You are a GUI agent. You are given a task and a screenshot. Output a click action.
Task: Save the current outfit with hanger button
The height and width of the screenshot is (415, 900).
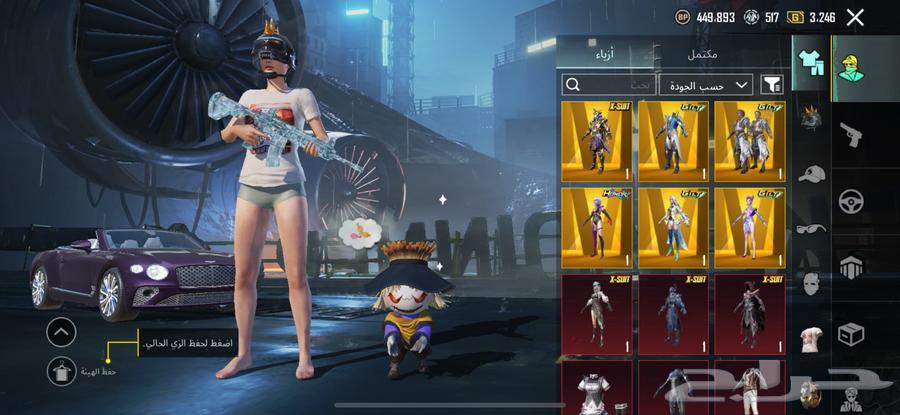click(61, 371)
